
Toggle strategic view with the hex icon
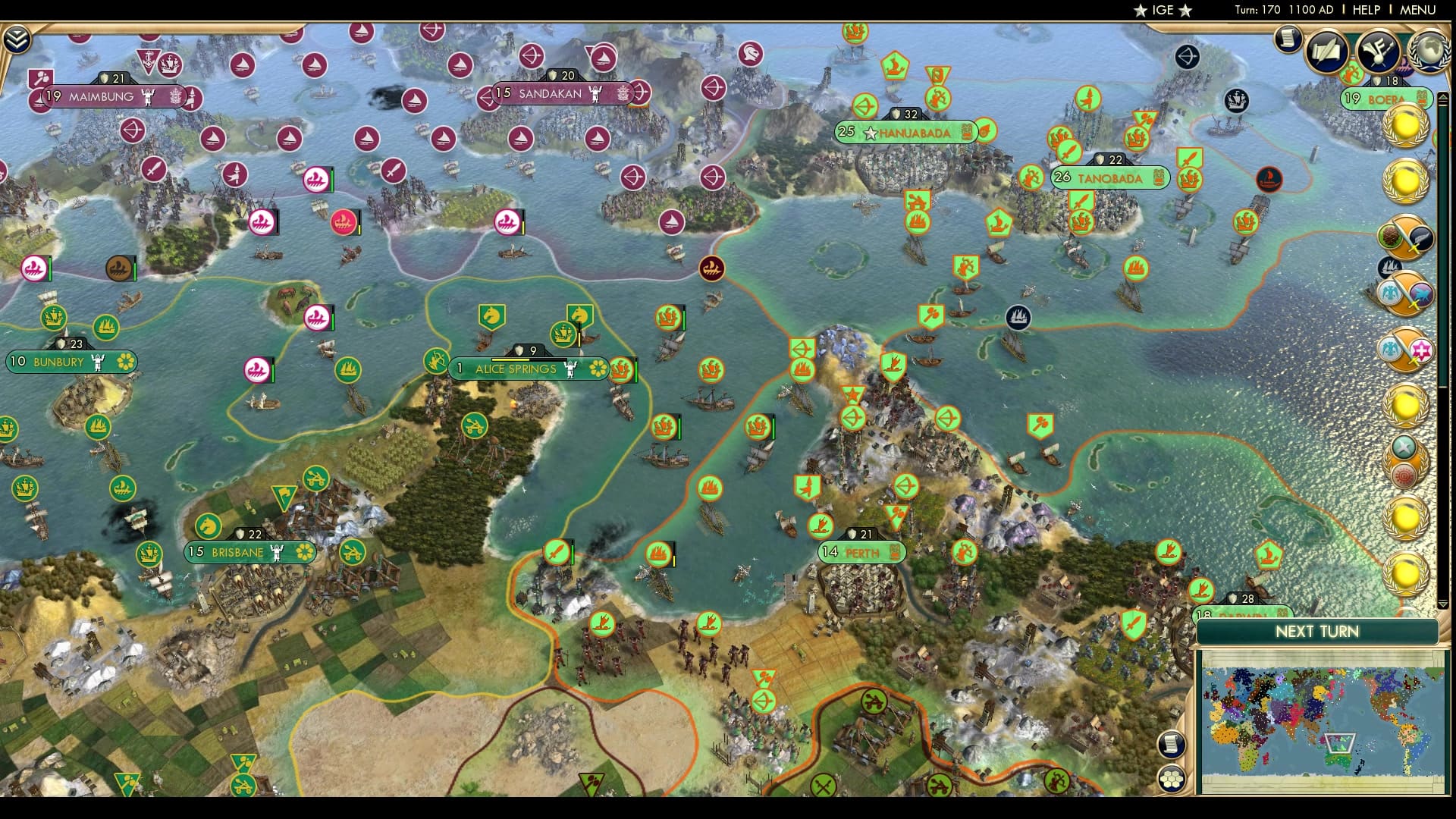pos(1170,779)
